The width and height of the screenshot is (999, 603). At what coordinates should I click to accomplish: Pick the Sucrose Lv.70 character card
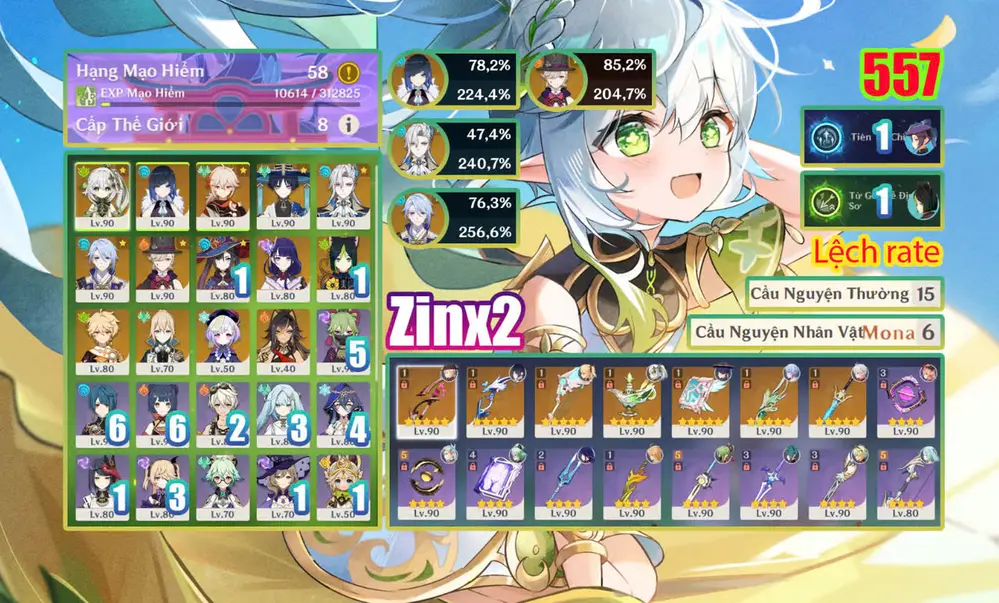tap(222, 485)
